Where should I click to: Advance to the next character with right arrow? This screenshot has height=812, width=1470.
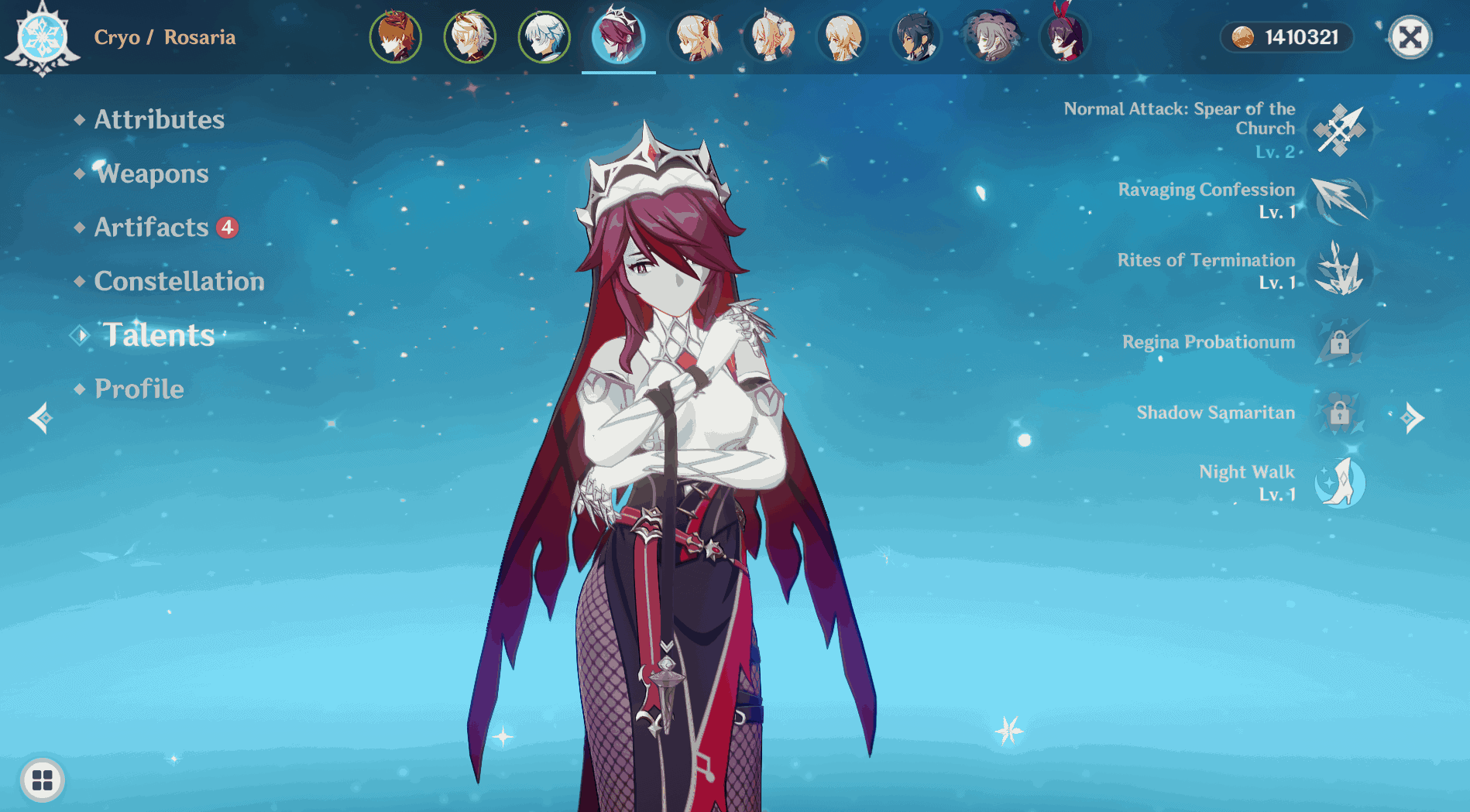pos(1413,417)
